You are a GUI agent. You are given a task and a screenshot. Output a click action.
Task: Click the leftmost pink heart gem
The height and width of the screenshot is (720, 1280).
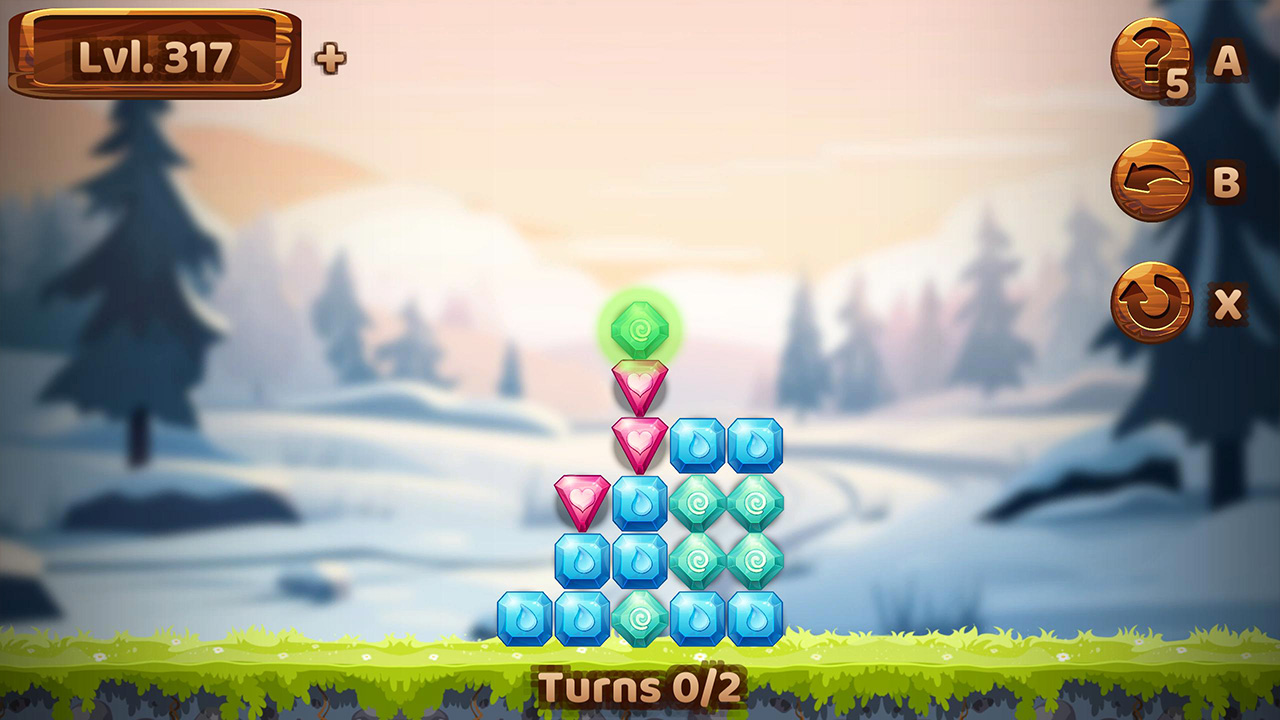[580, 498]
